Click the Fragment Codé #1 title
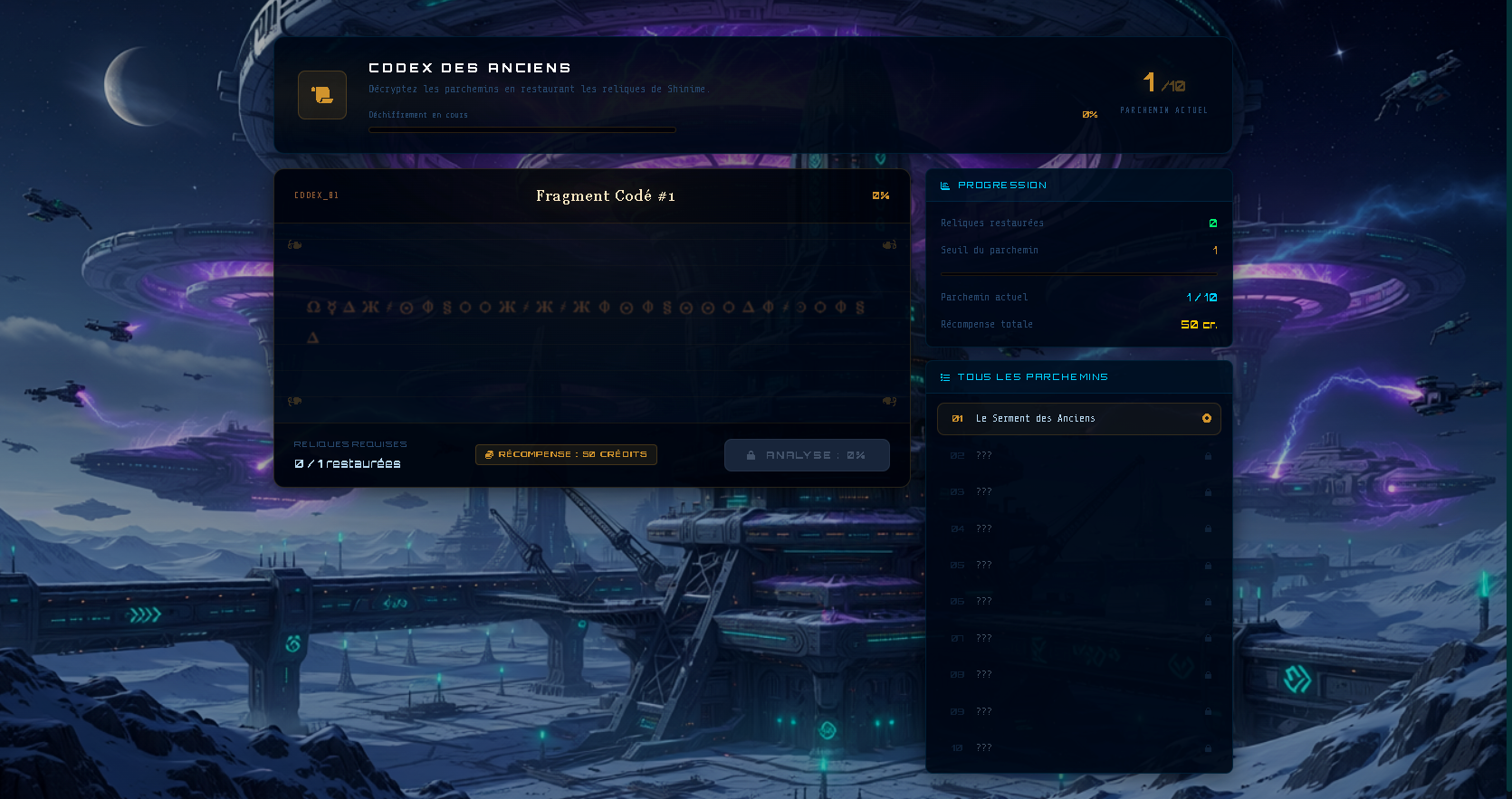 pyautogui.click(x=605, y=196)
